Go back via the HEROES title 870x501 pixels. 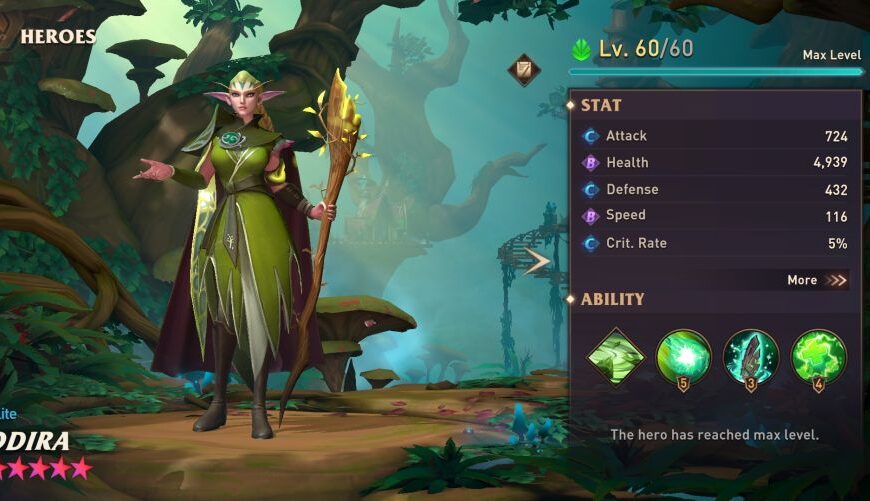click(58, 37)
